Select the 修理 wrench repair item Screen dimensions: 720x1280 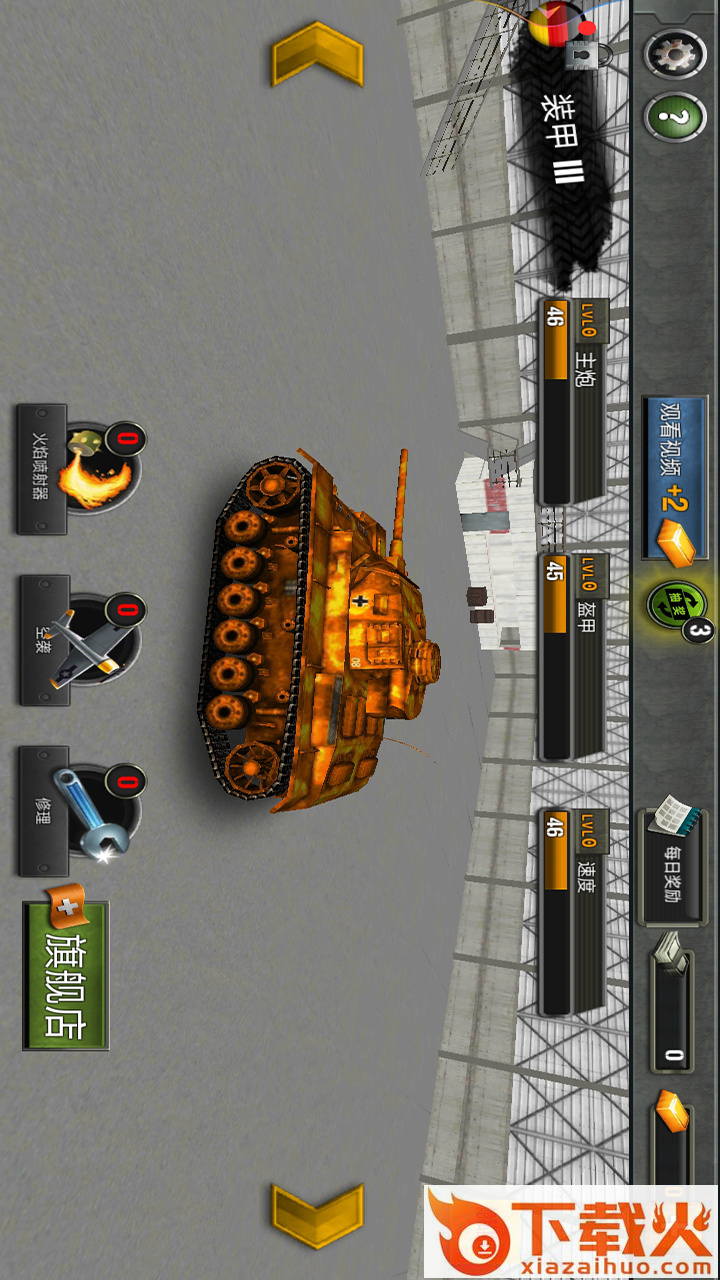pyautogui.click(x=80, y=811)
